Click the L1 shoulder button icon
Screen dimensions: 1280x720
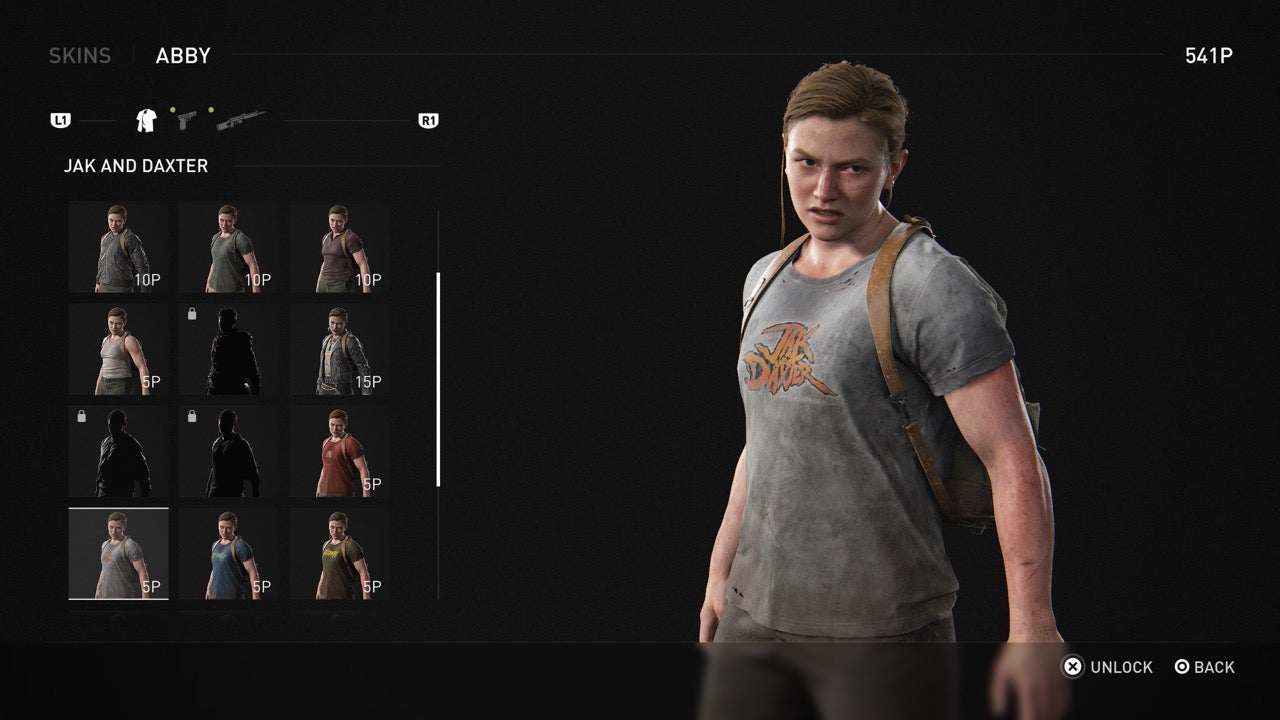tap(62, 119)
